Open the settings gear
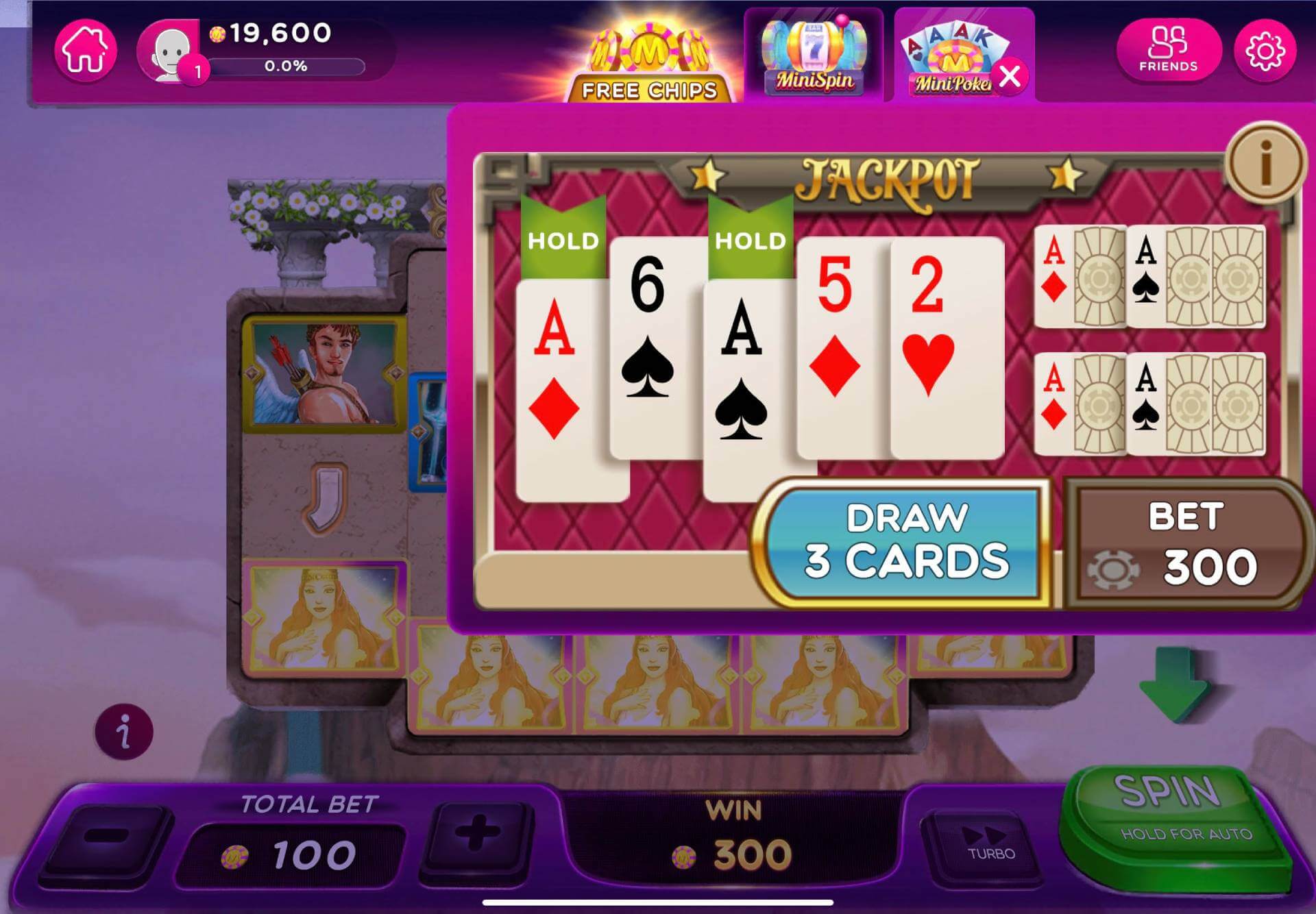1316x914 pixels. click(1265, 51)
